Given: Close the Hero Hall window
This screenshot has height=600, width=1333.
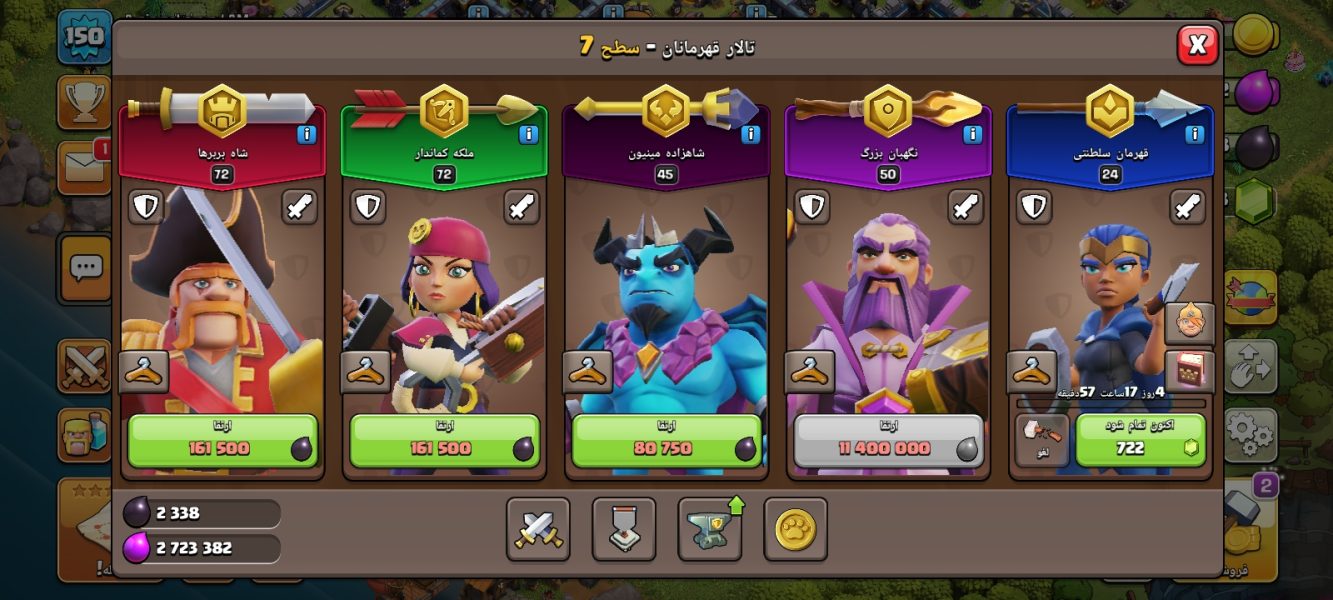Looking at the screenshot, I should pos(1197,44).
